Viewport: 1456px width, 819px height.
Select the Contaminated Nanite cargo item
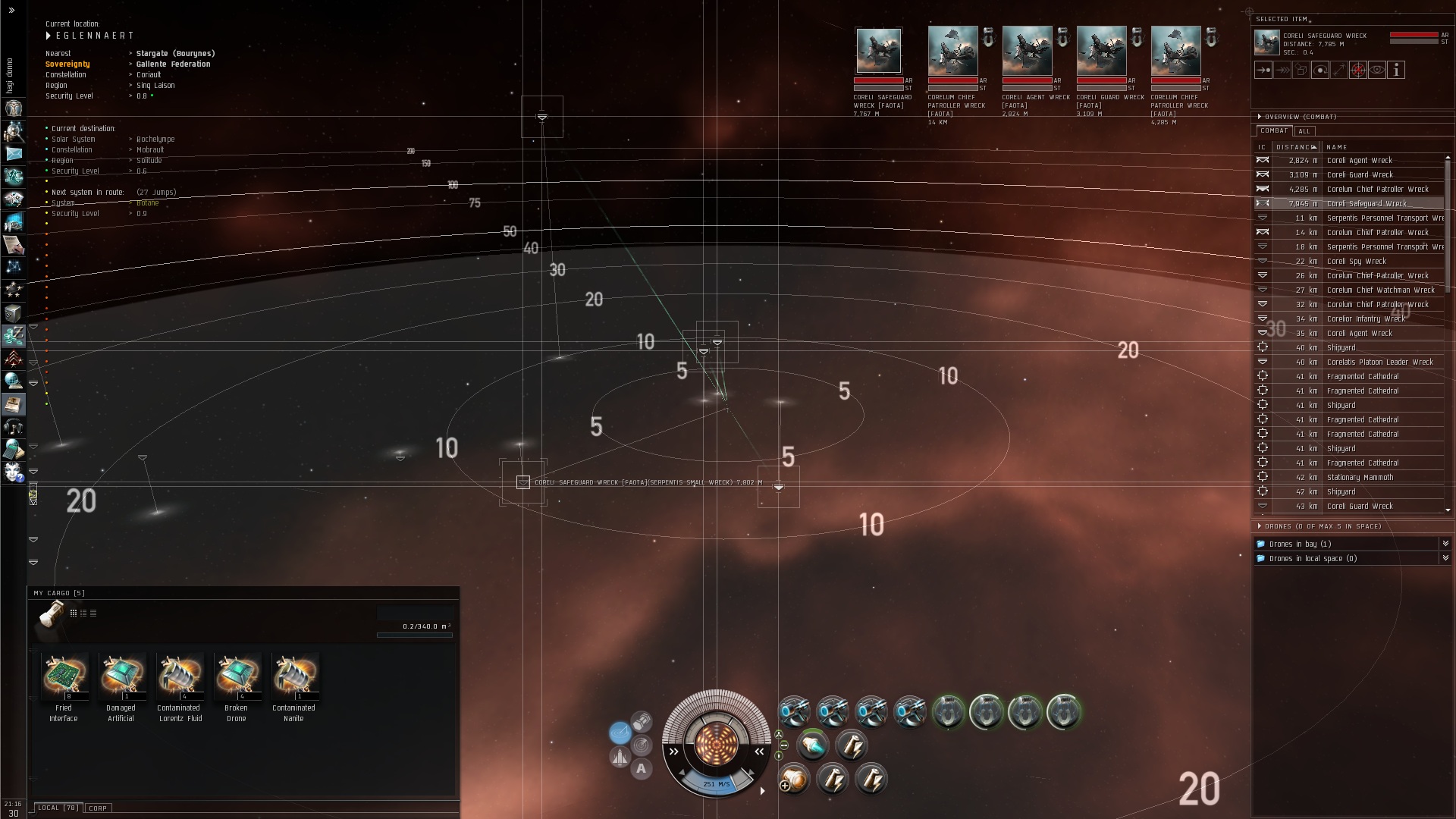pos(295,676)
